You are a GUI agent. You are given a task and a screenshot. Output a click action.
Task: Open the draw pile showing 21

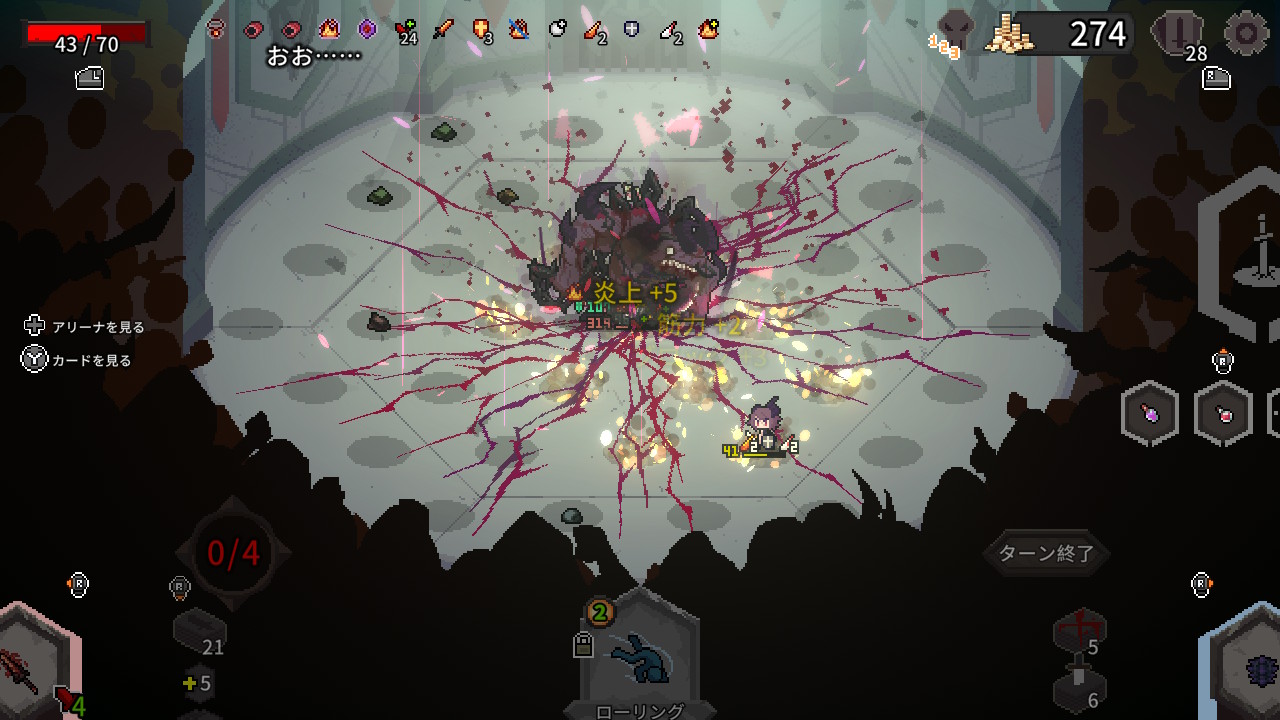[x=199, y=632]
